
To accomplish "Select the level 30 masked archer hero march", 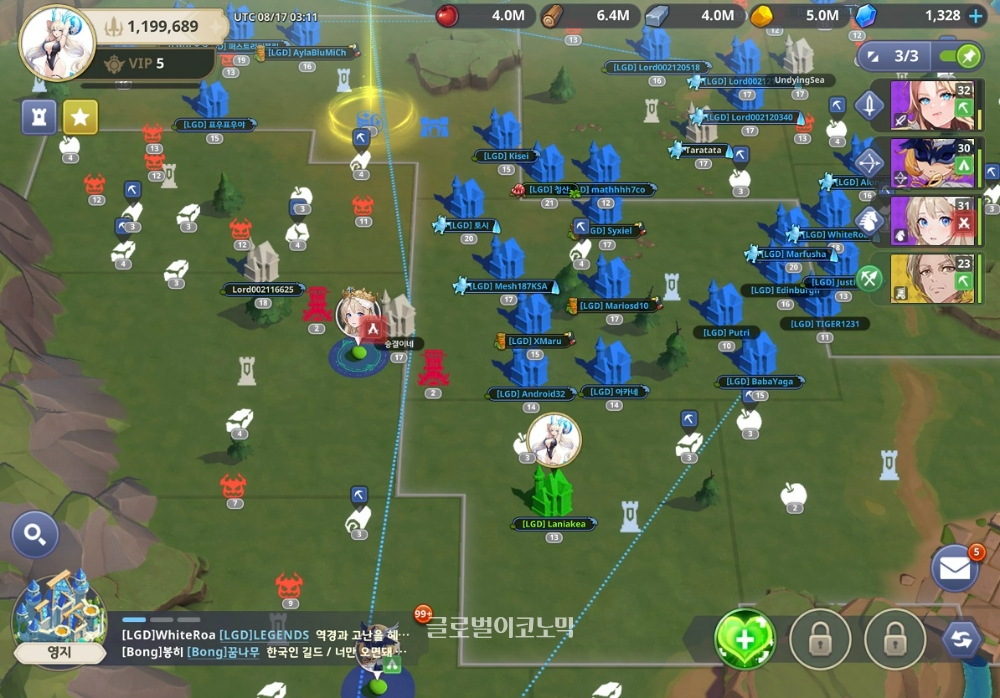I will [x=930, y=162].
